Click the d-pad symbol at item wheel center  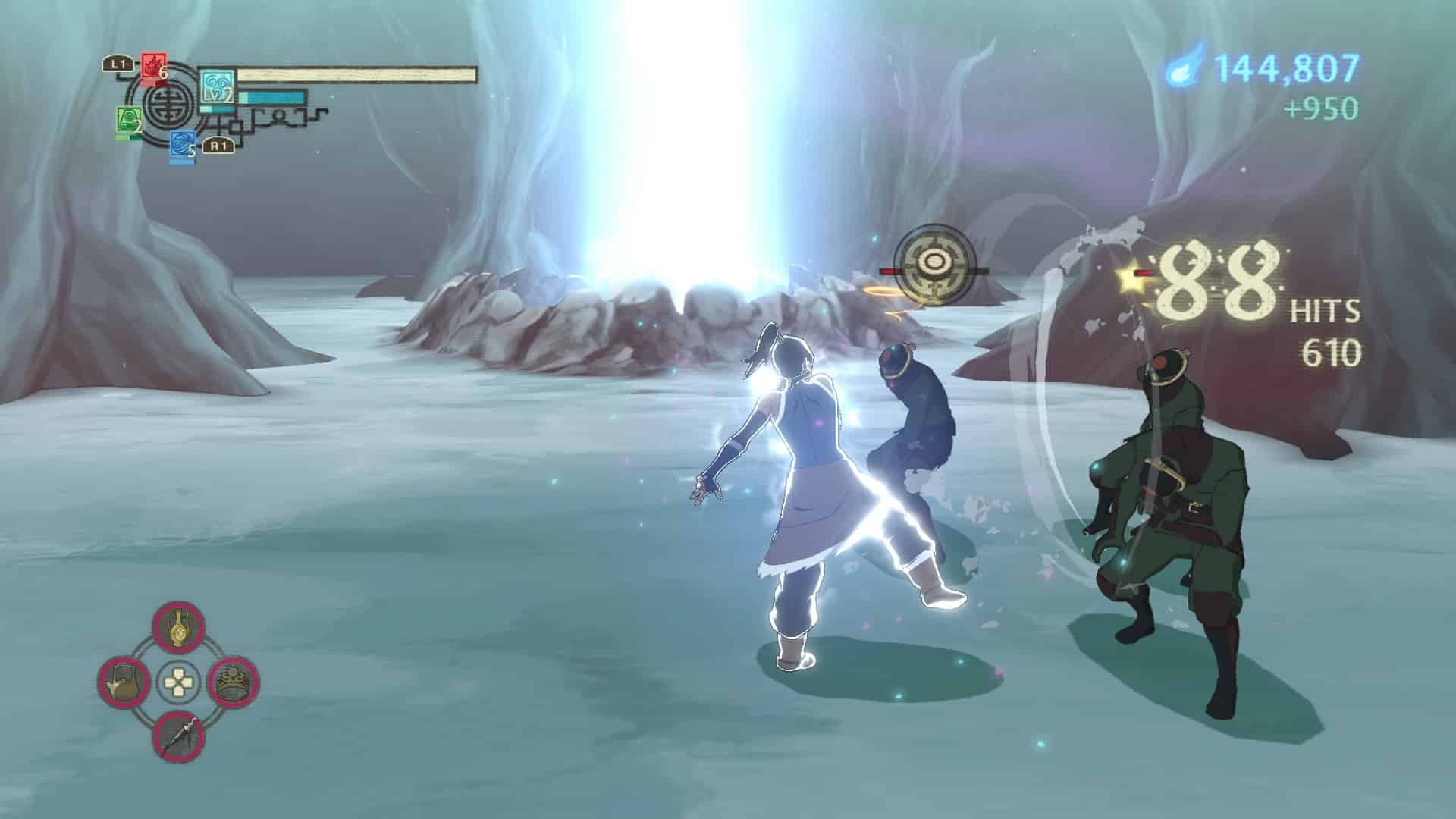pyautogui.click(x=178, y=681)
